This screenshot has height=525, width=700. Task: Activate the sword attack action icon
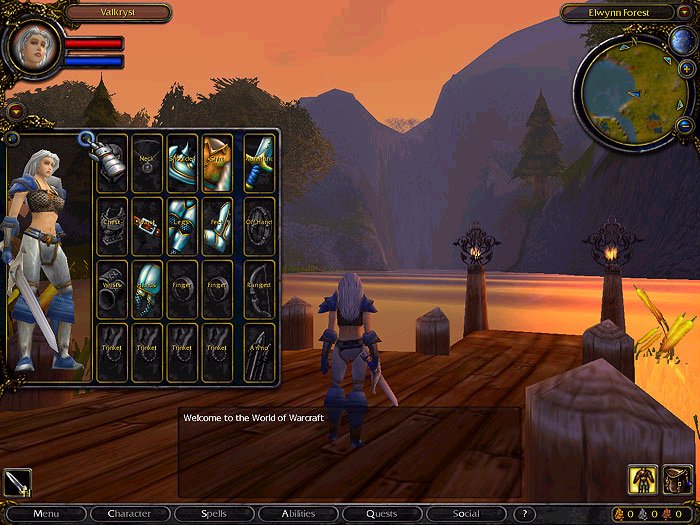pyautogui.click(x=18, y=483)
